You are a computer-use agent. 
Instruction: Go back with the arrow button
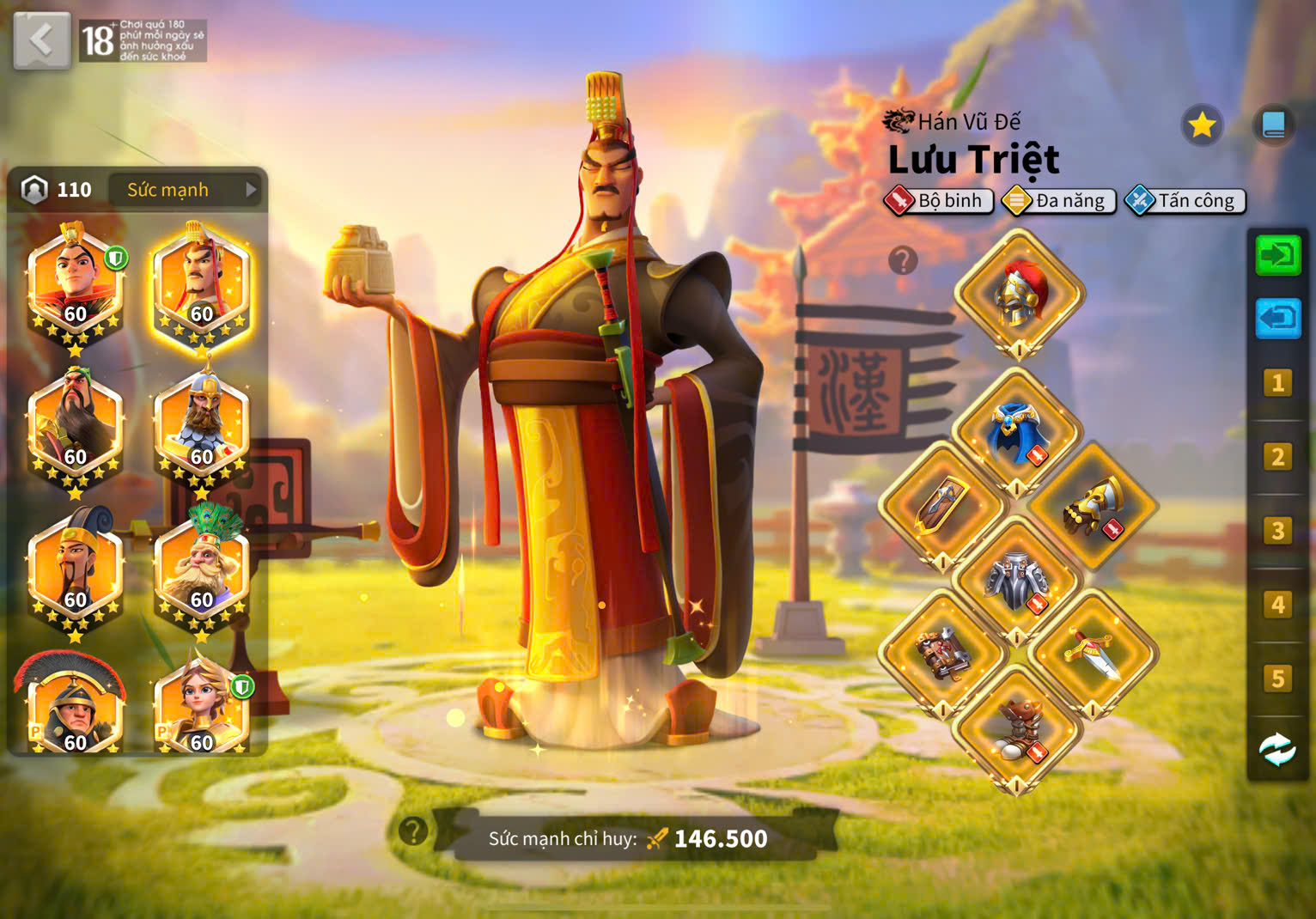(x=41, y=40)
